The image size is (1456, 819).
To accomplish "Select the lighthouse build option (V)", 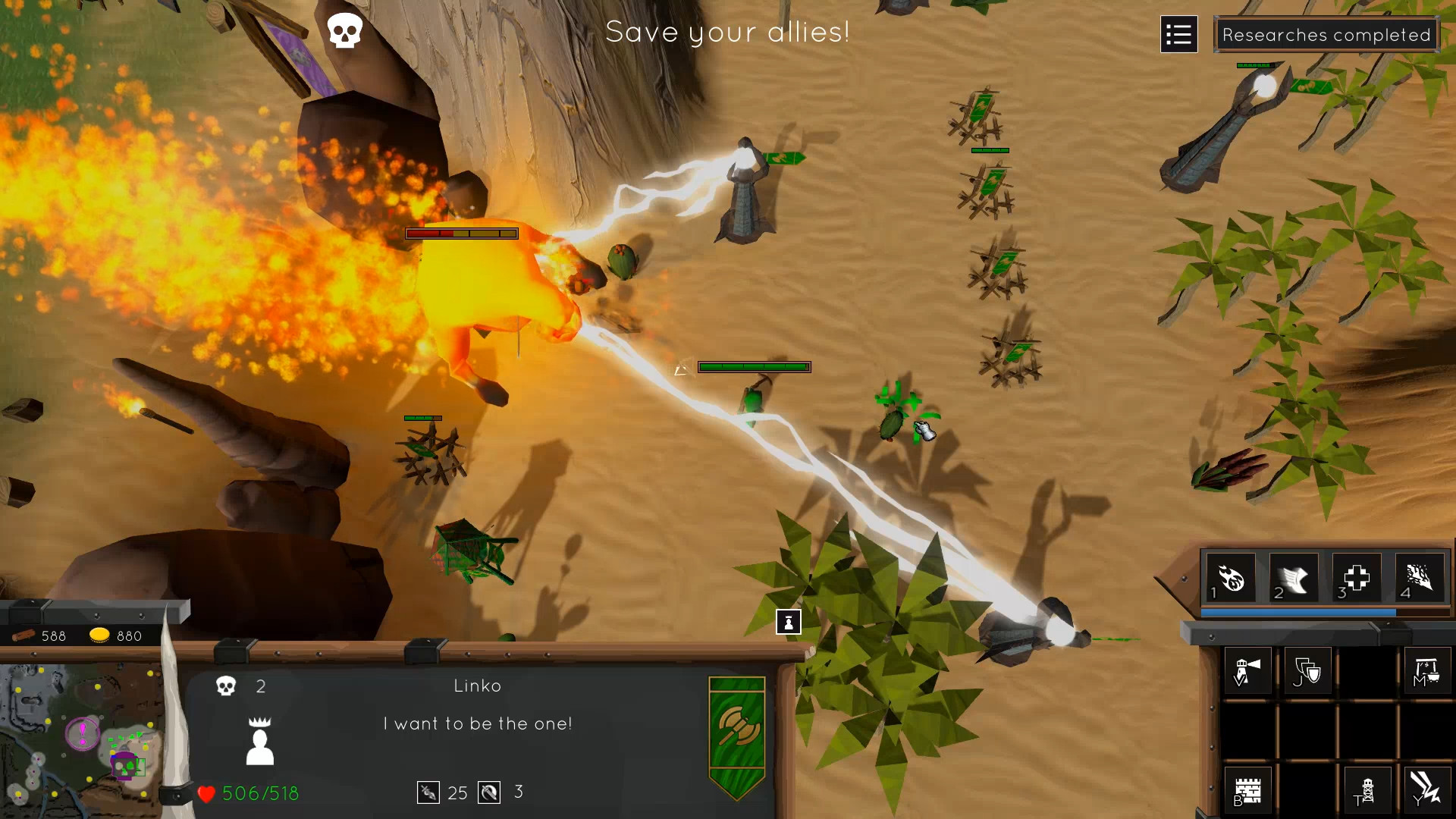I will point(1248,670).
